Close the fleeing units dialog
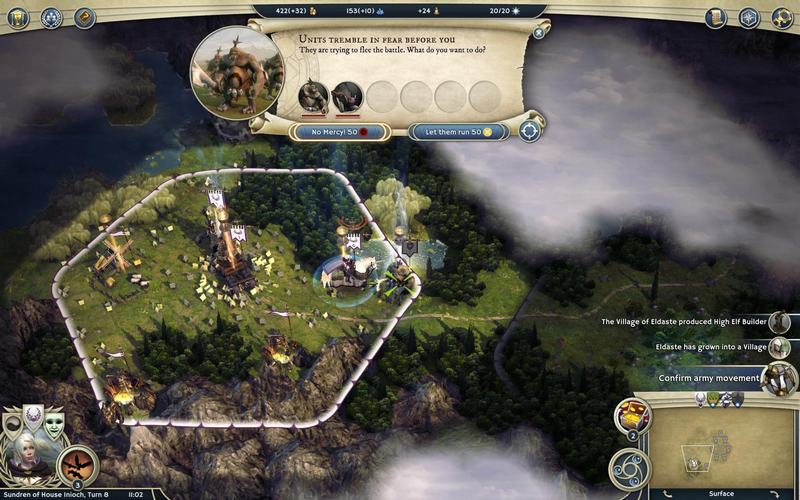The height and width of the screenshot is (500, 800). [538, 32]
